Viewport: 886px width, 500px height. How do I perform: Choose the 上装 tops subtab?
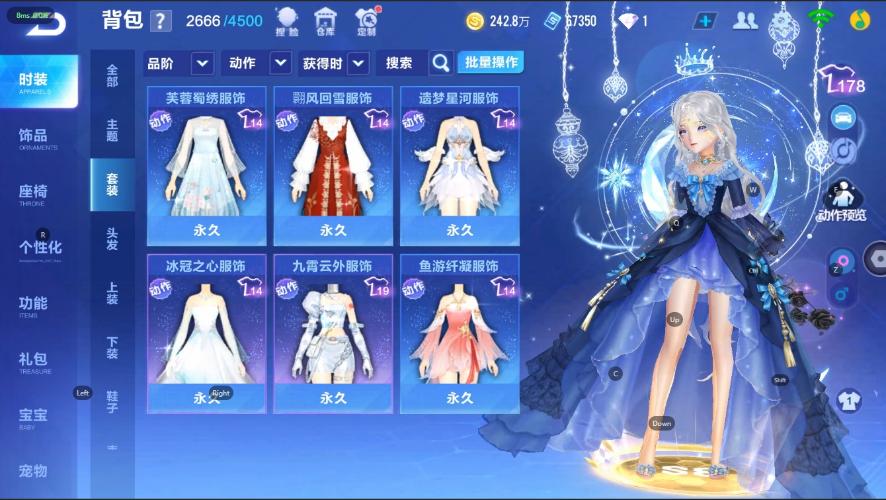112,293
